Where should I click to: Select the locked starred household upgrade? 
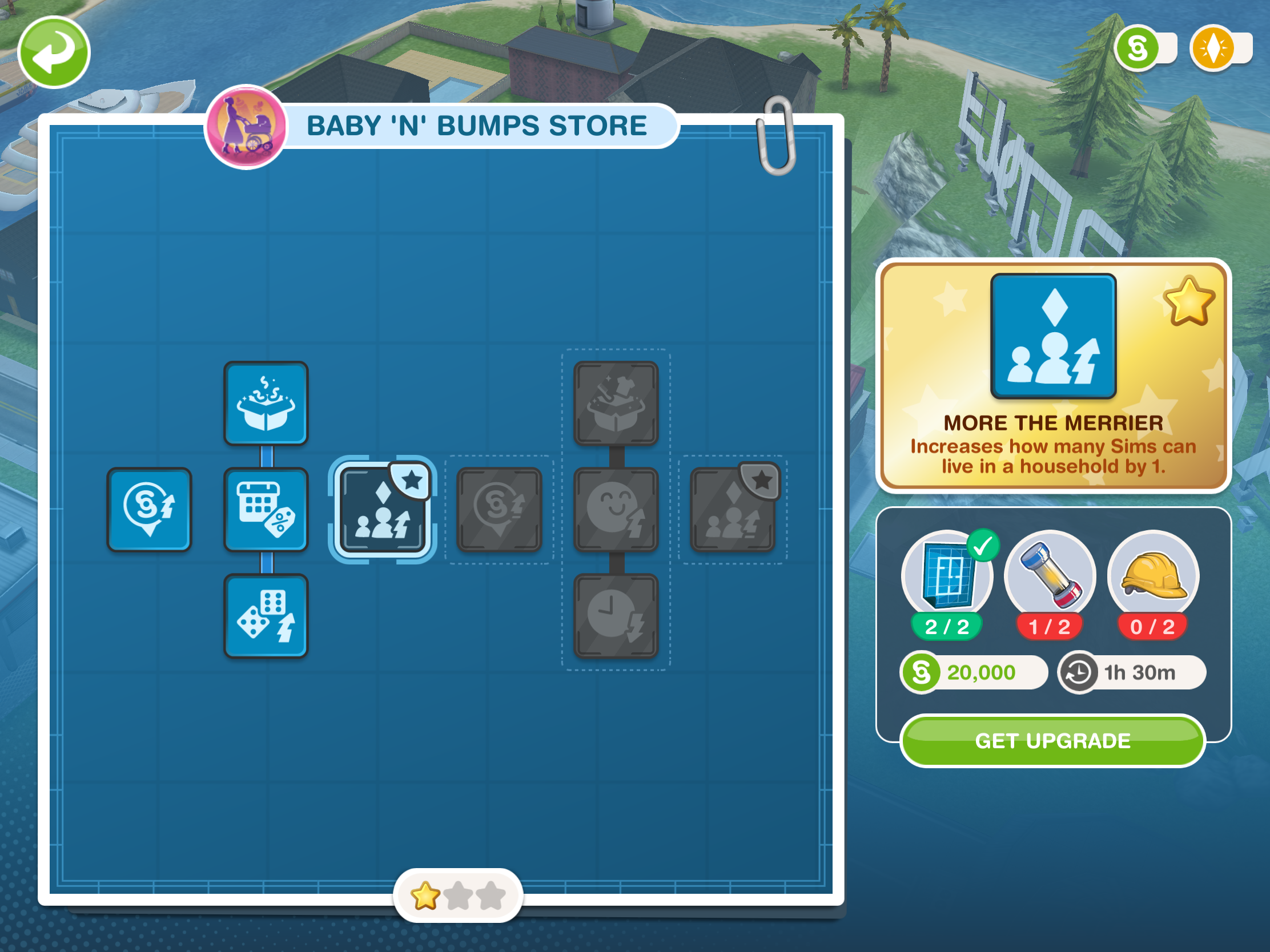[733, 510]
